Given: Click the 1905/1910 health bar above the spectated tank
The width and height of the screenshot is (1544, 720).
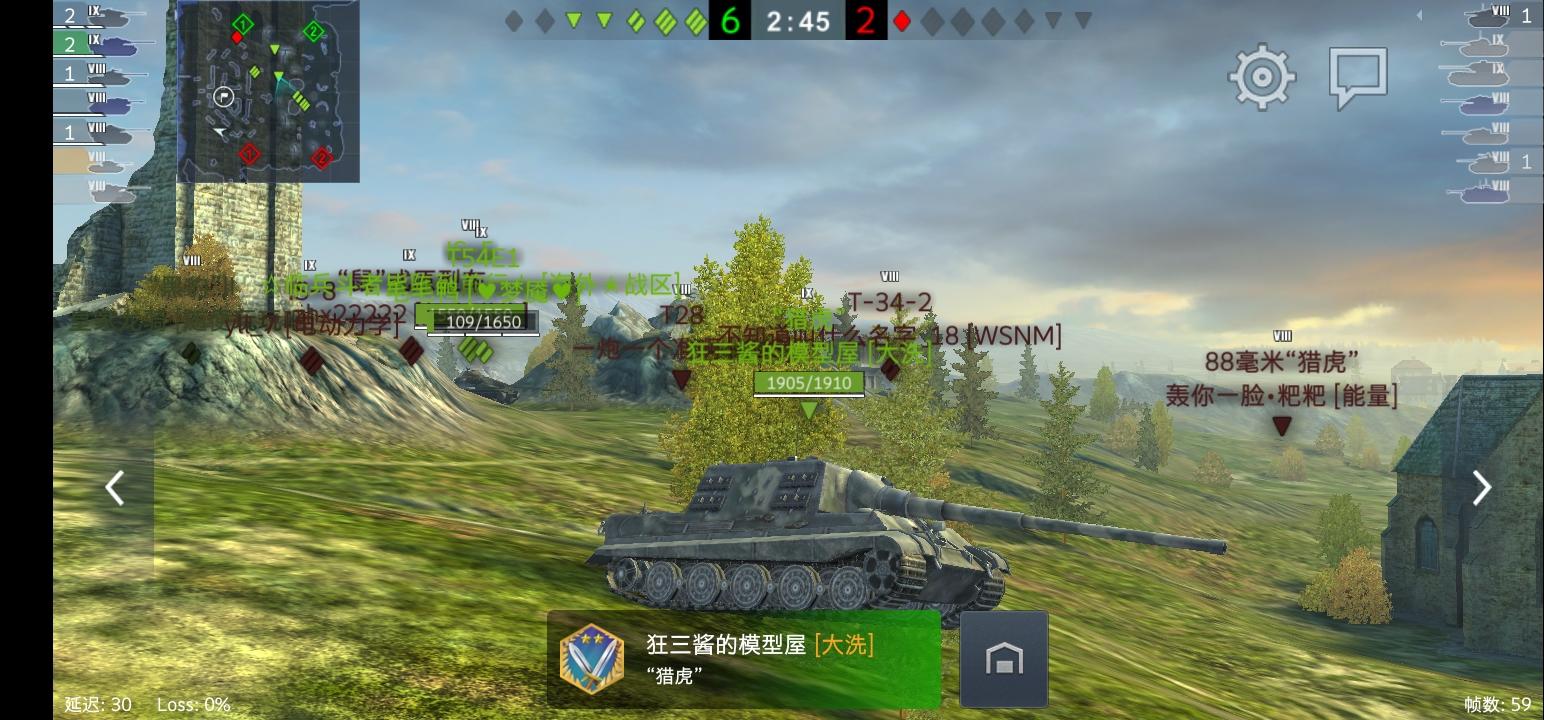Looking at the screenshot, I should pos(809,383).
